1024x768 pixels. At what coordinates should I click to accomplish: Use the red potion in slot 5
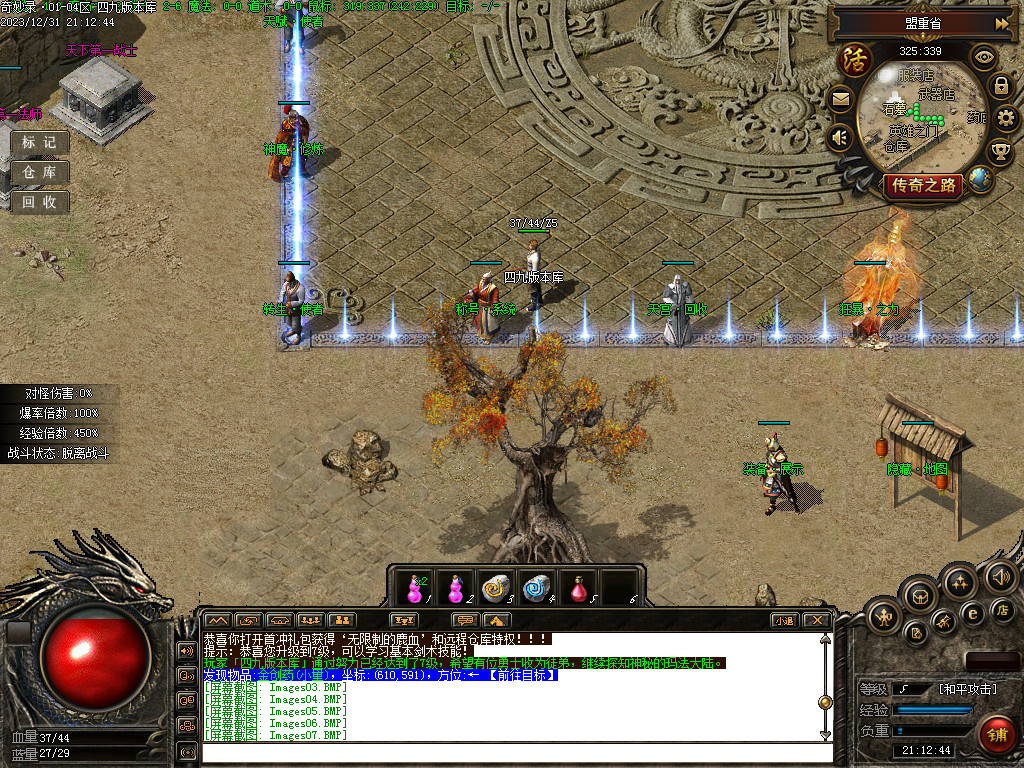(x=579, y=588)
